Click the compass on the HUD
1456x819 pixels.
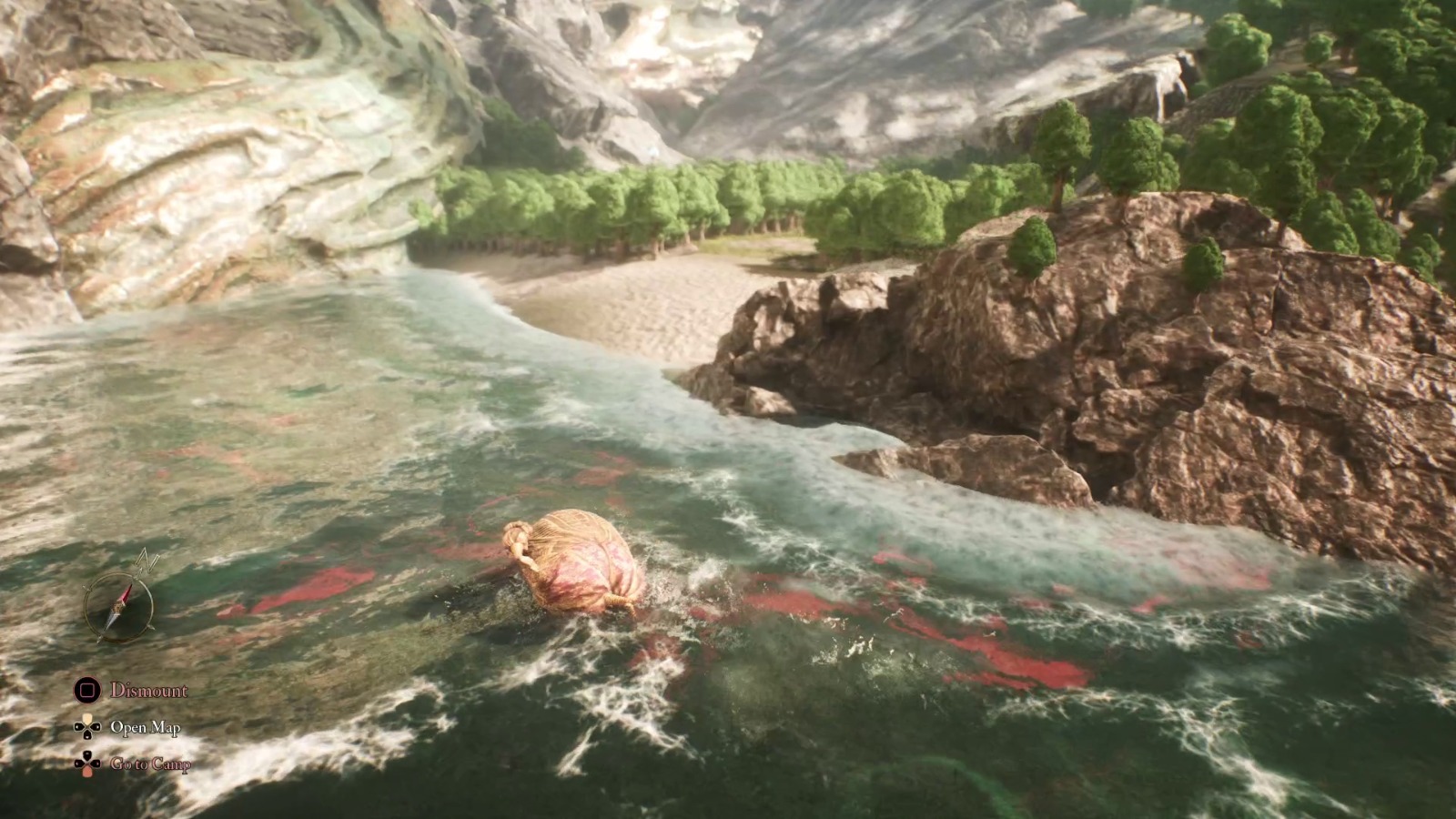click(x=120, y=606)
